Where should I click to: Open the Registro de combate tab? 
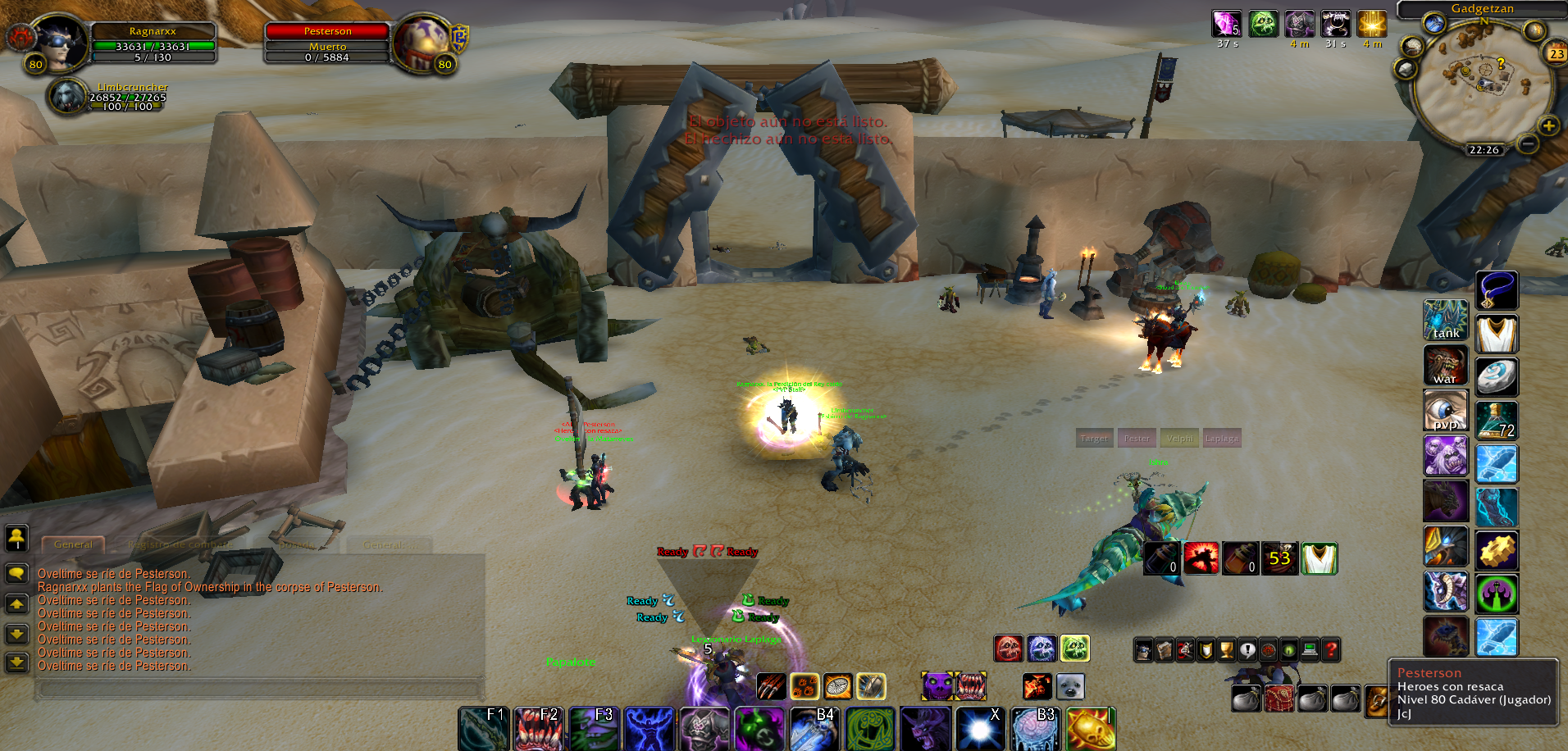(x=180, y=544)
